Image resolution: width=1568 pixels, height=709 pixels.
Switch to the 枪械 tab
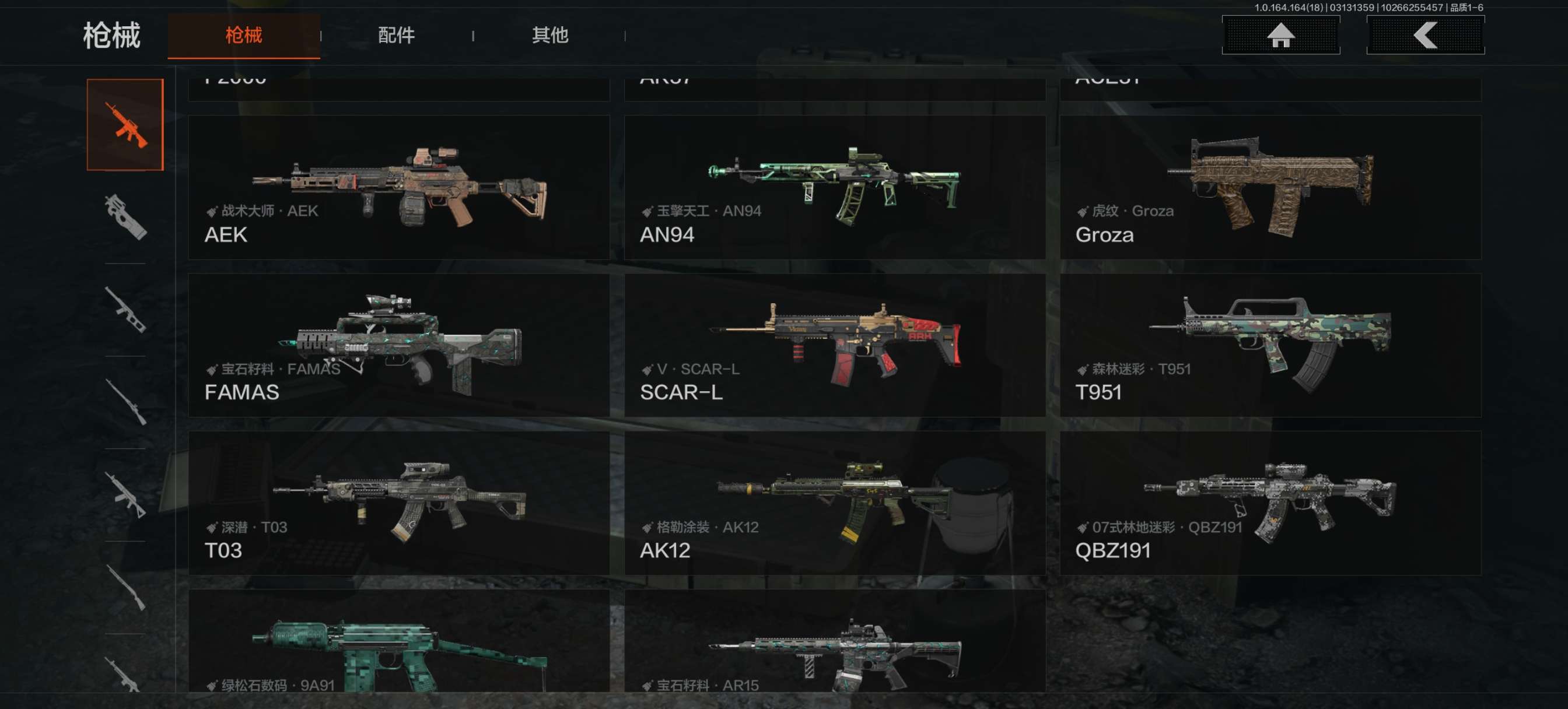click(x=243, y=36)
